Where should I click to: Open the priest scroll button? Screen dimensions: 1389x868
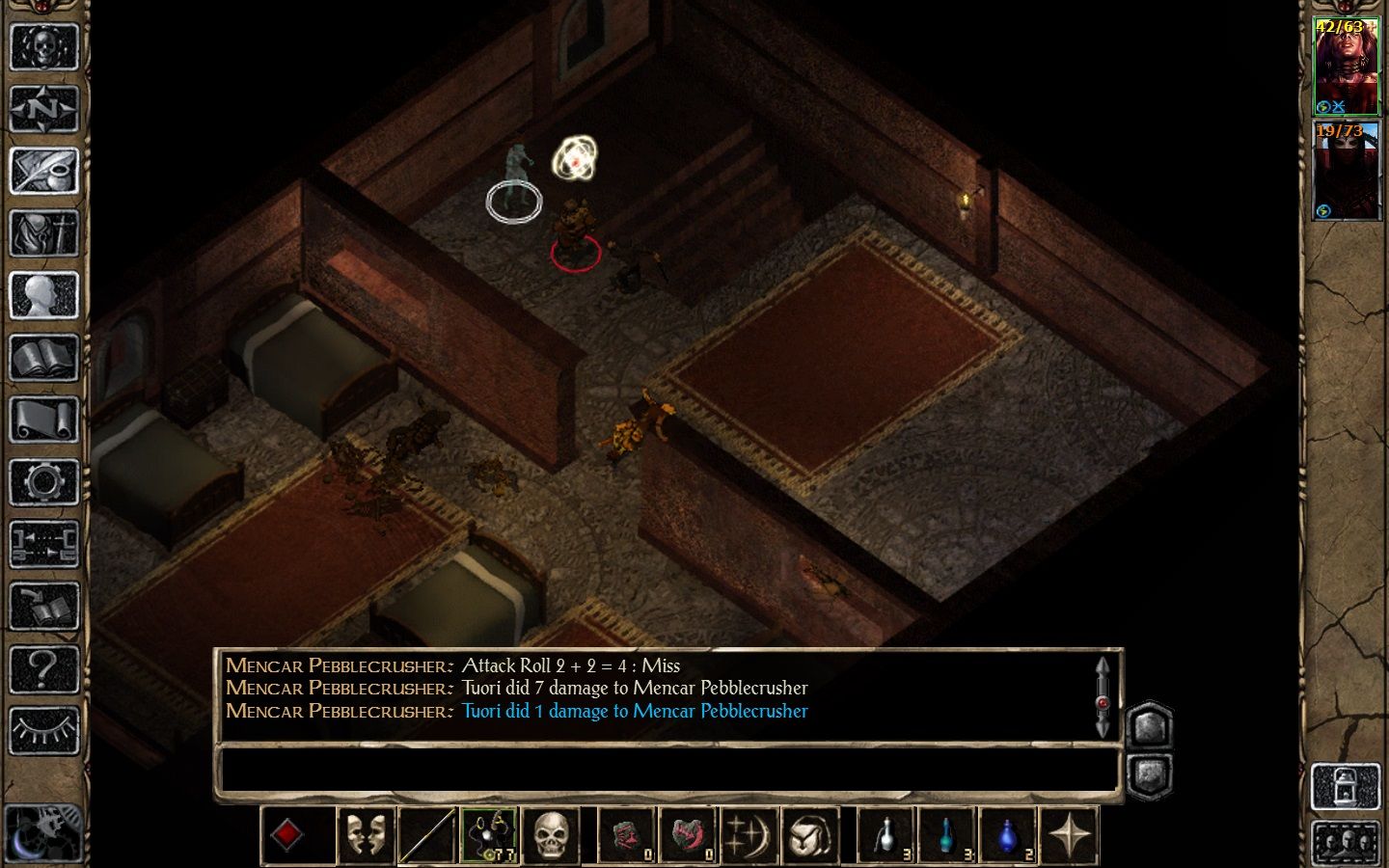tap(43, 420)
